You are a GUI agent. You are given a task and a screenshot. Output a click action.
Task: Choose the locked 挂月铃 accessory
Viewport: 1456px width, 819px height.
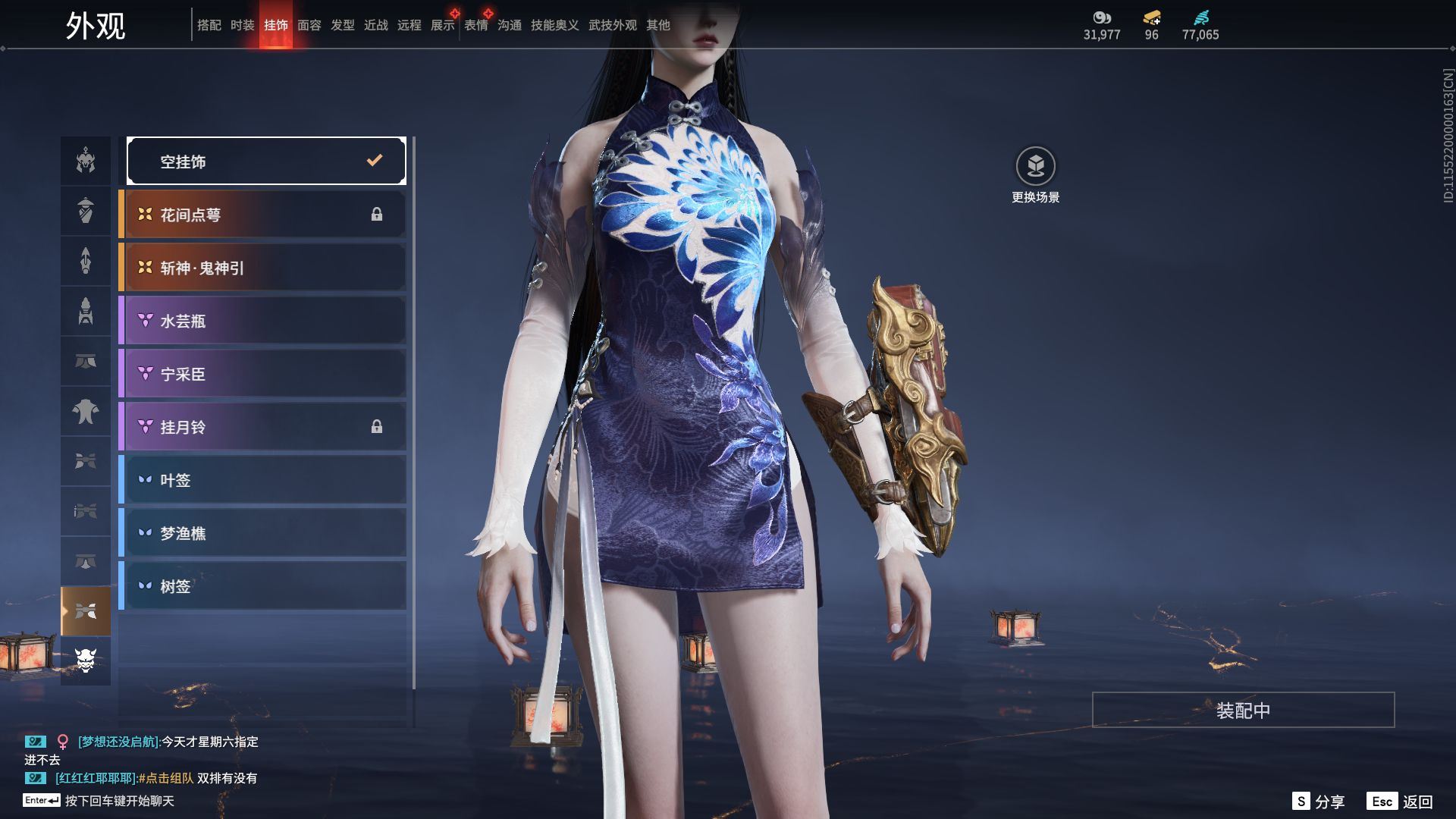point(262,427)
